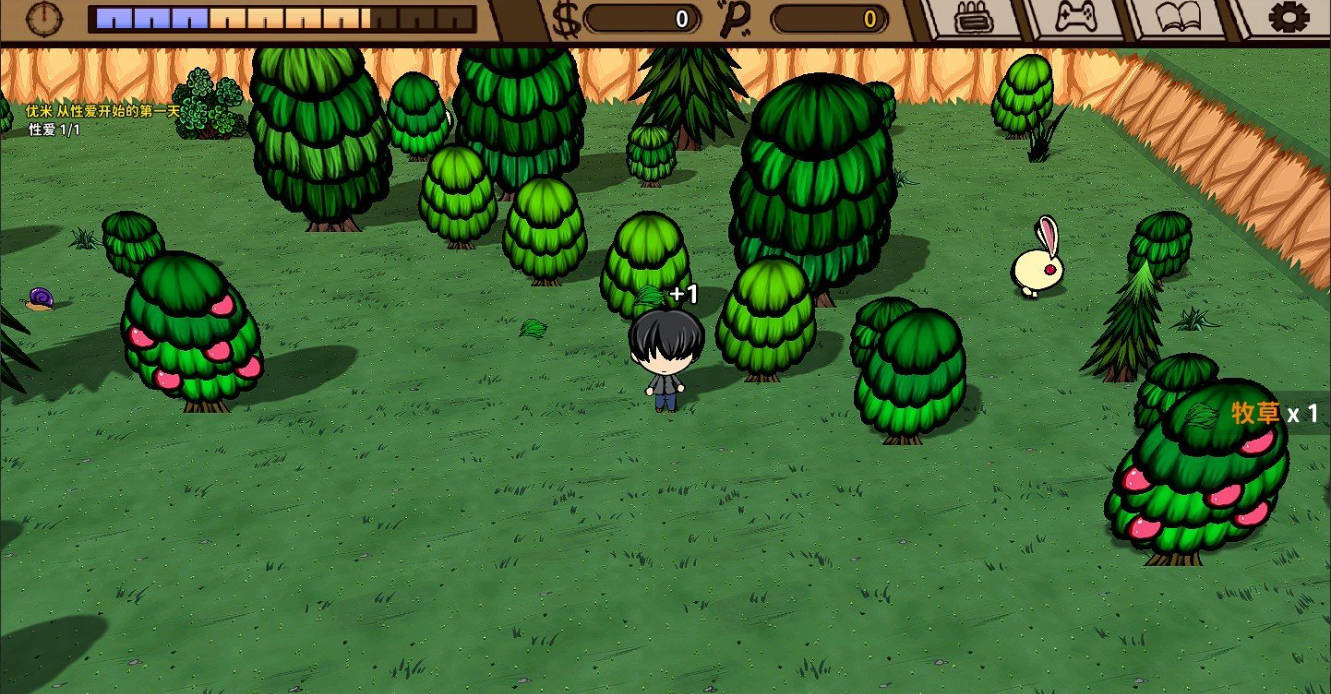The height and width of the screenshot is (694, 1331).
Task: Select the yellow quest tracker title
Action: [x=102, y=111]
